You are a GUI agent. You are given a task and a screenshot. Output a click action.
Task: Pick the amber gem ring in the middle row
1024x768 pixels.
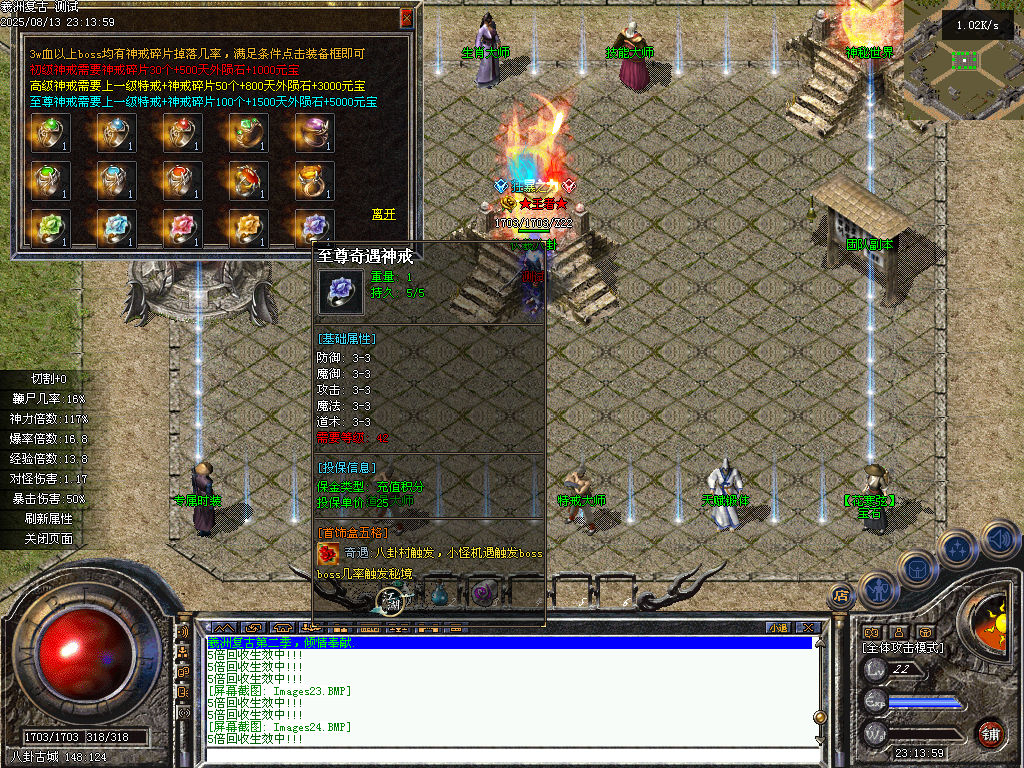point(315,181)
